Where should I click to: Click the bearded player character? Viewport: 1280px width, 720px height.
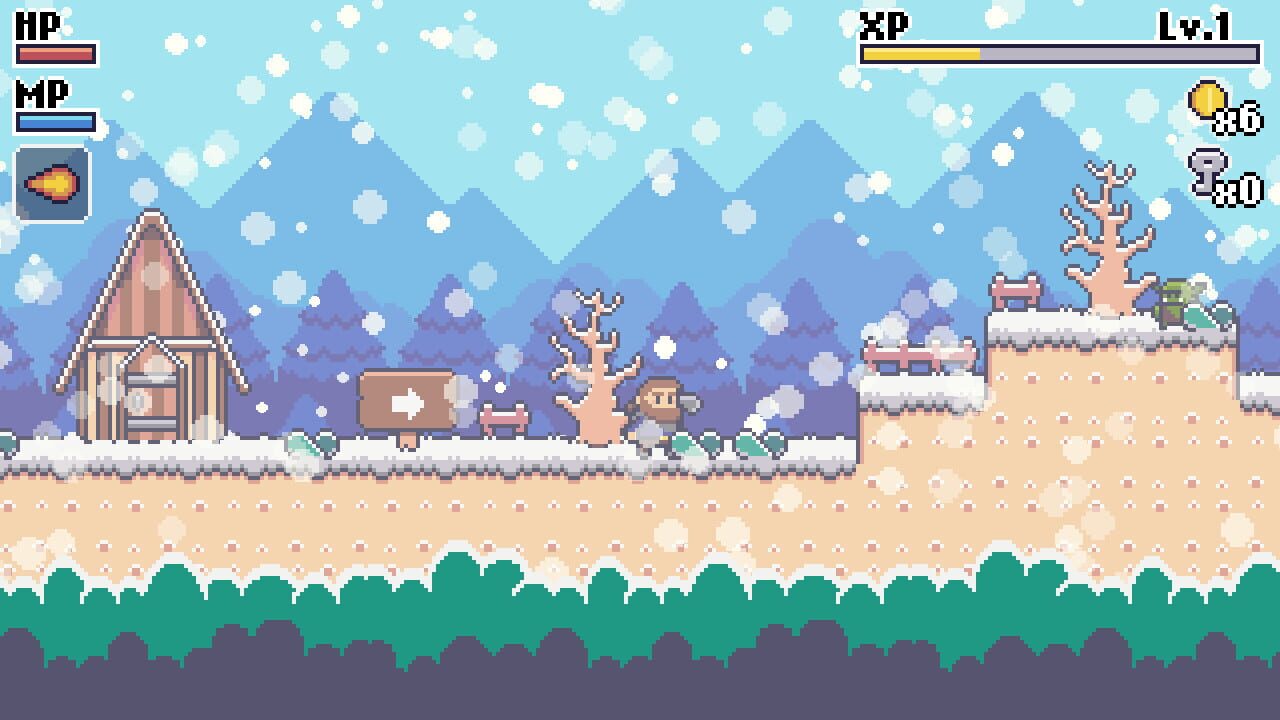pyautogui.click(x=660, y=405)
